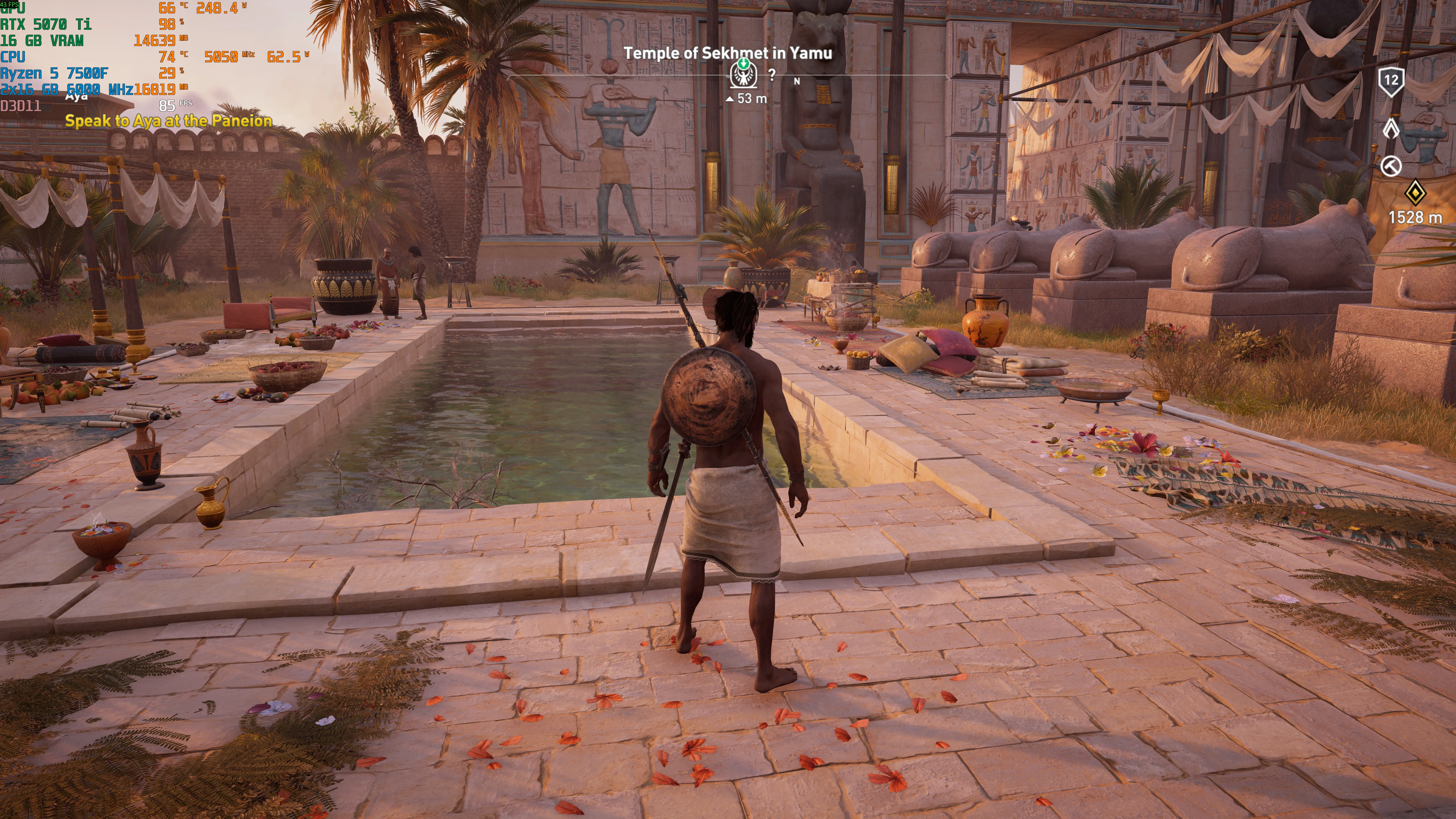Viewport: 1456px width, 819px height.
Task: Open the 'Speak to Aya at the Paneion' objective
Action: (168, 120)
